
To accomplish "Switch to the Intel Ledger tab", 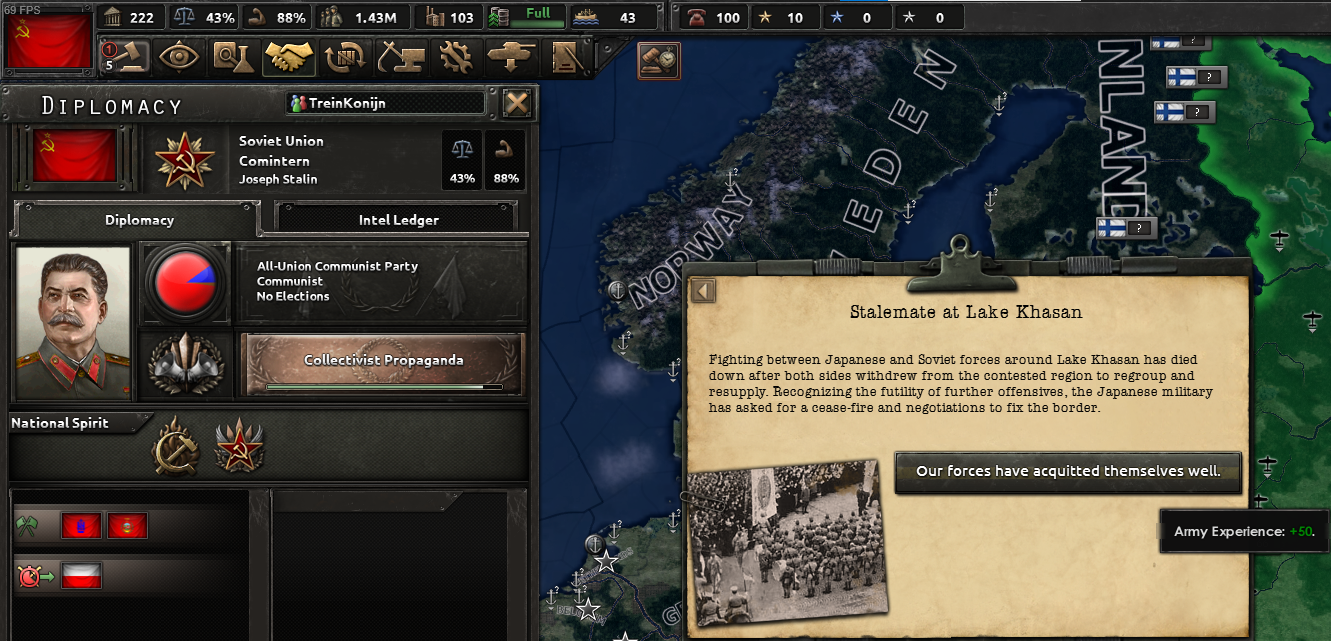I will 398,220.
